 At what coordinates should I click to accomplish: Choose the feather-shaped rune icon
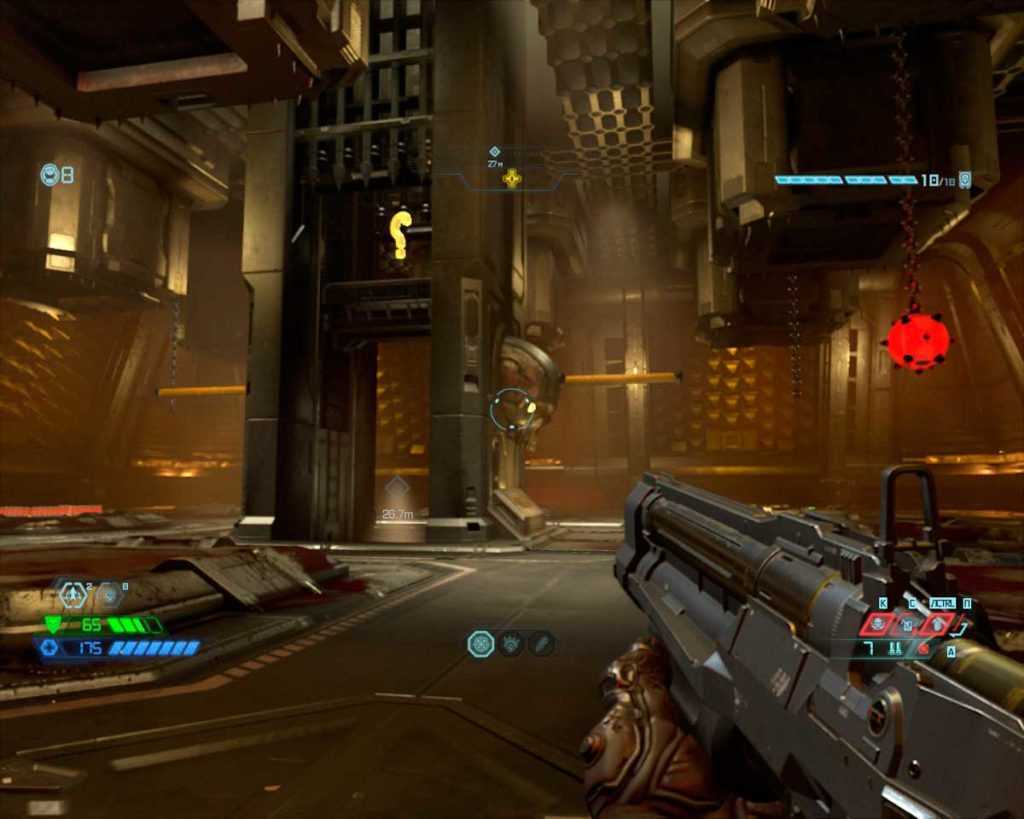[x=541, y=644]
